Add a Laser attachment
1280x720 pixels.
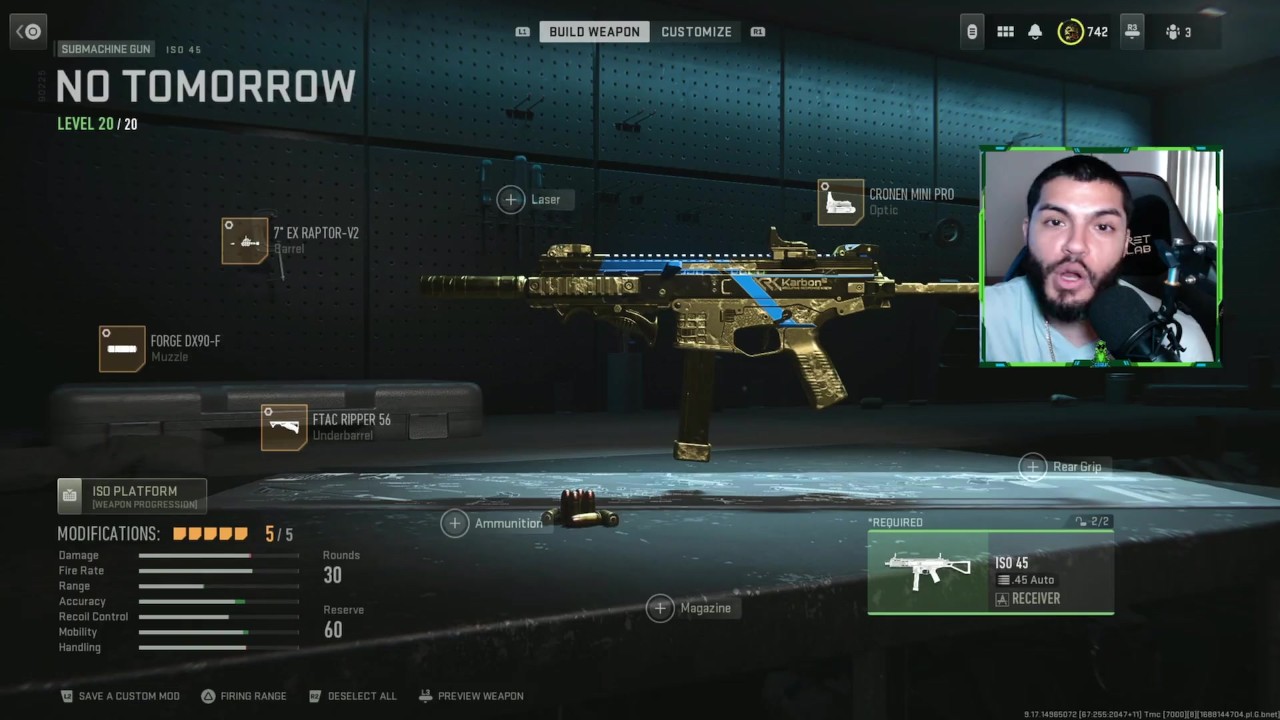pos(511,200)
